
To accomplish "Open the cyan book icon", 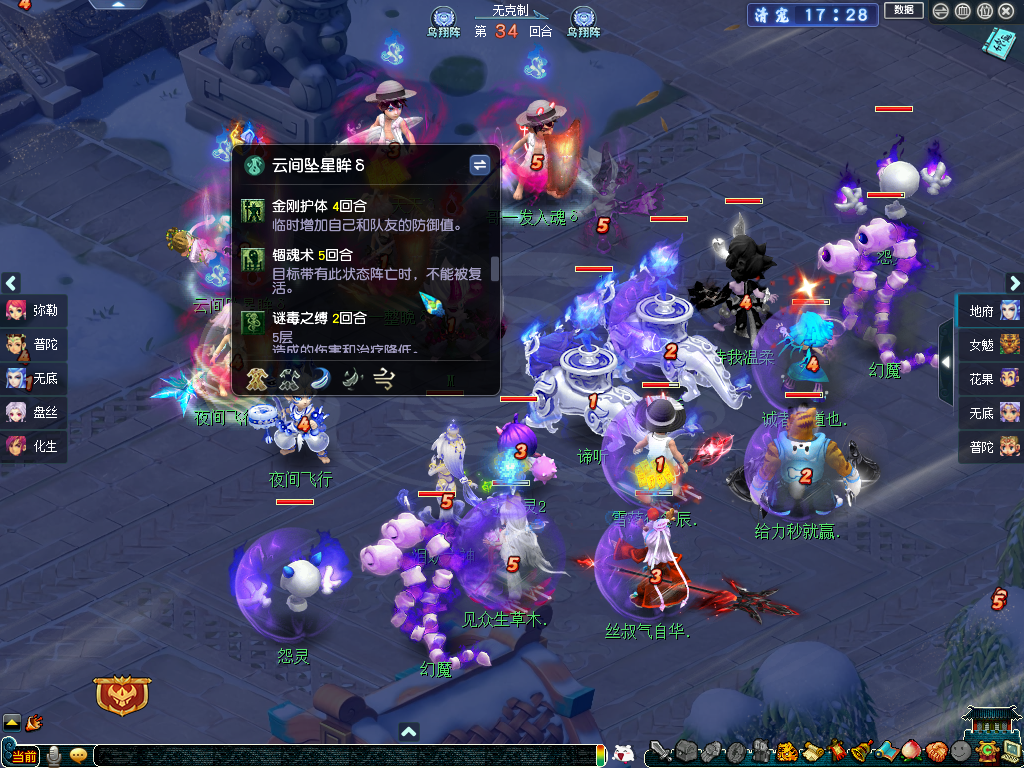I will 998,43.
